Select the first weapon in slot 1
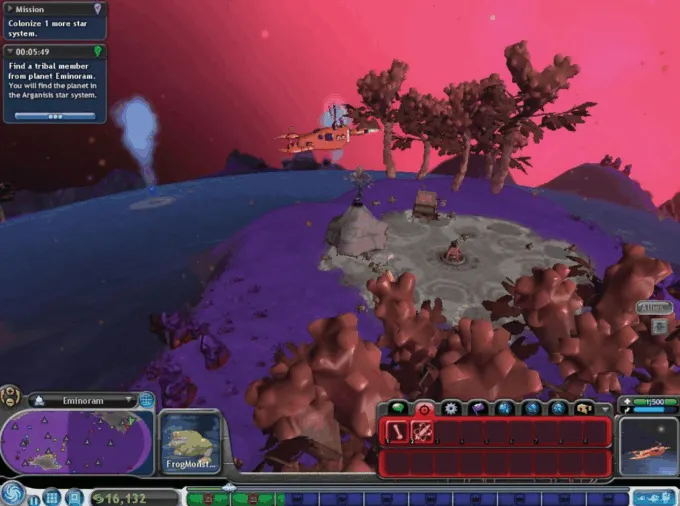This screenshot has height=506, width=680. click(x=397, y=432)
